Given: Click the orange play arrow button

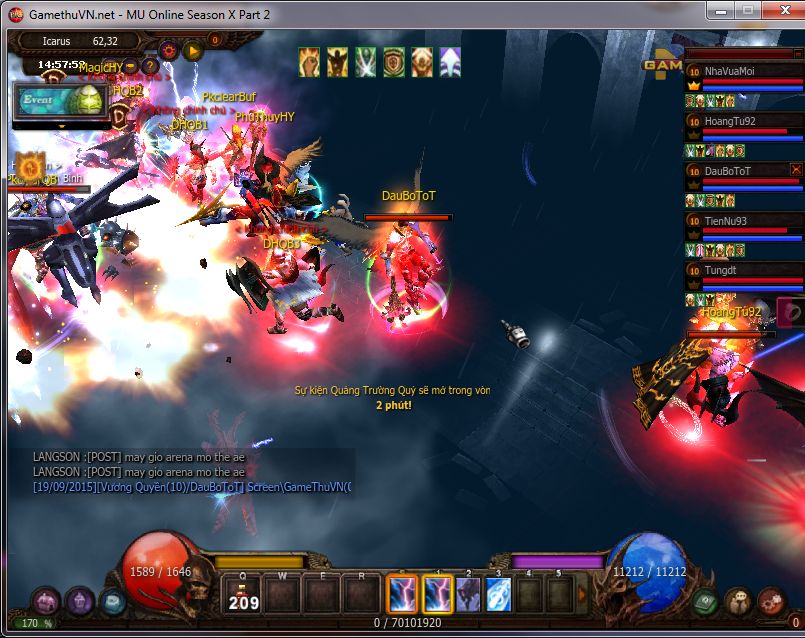Looking at the screenshot, I should (193, 50).
